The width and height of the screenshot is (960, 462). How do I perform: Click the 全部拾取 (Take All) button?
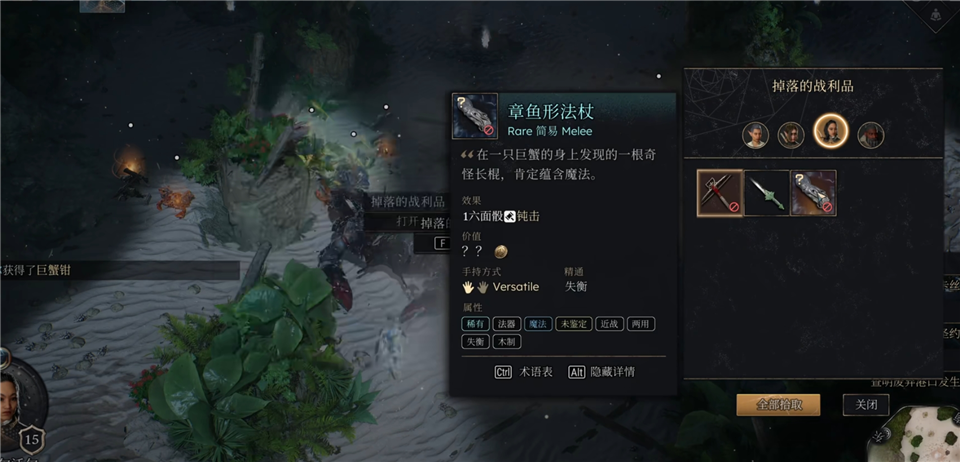click(x=777, y=404)
